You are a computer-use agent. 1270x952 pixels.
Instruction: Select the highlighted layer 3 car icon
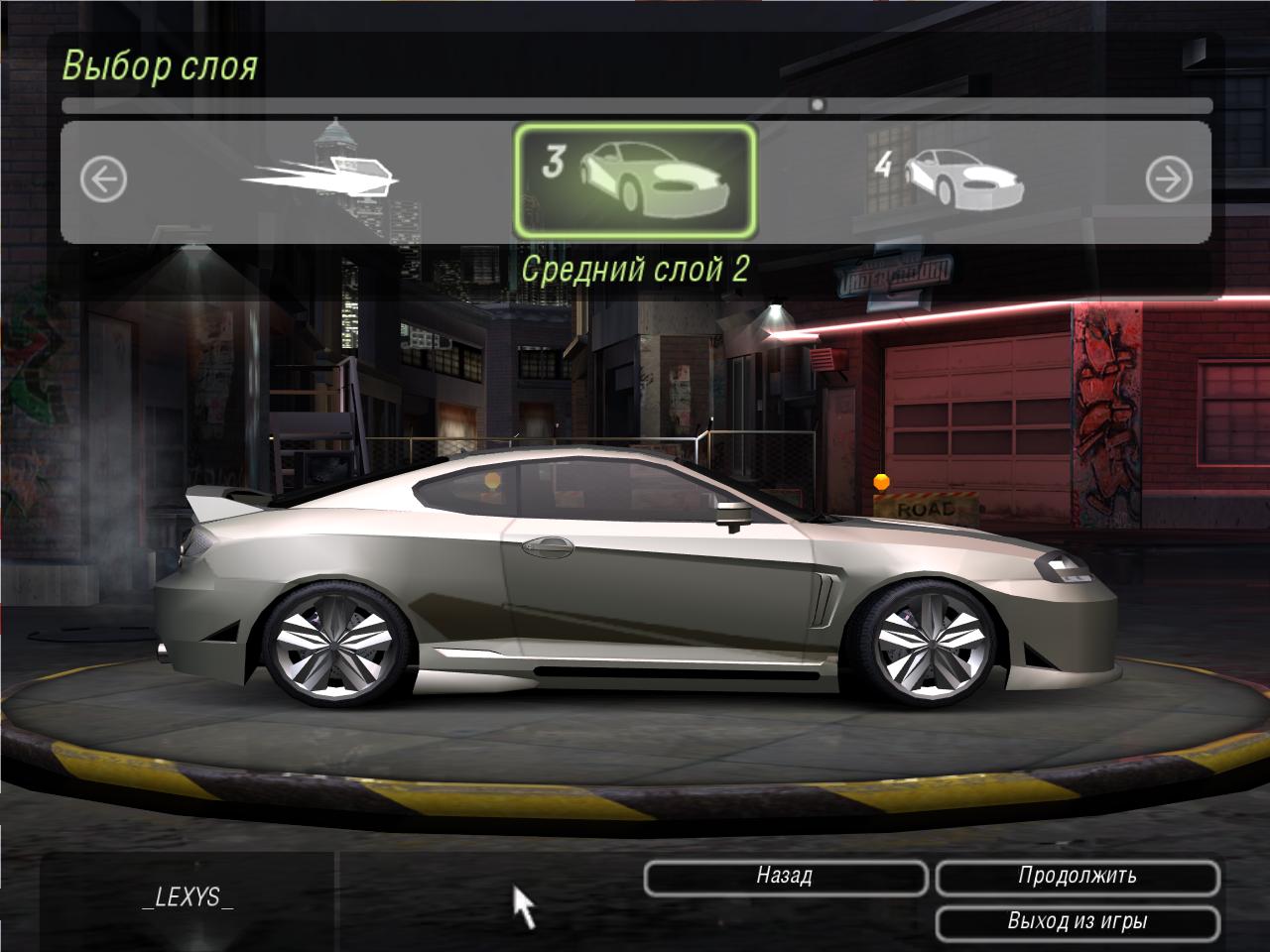point(635,180)
